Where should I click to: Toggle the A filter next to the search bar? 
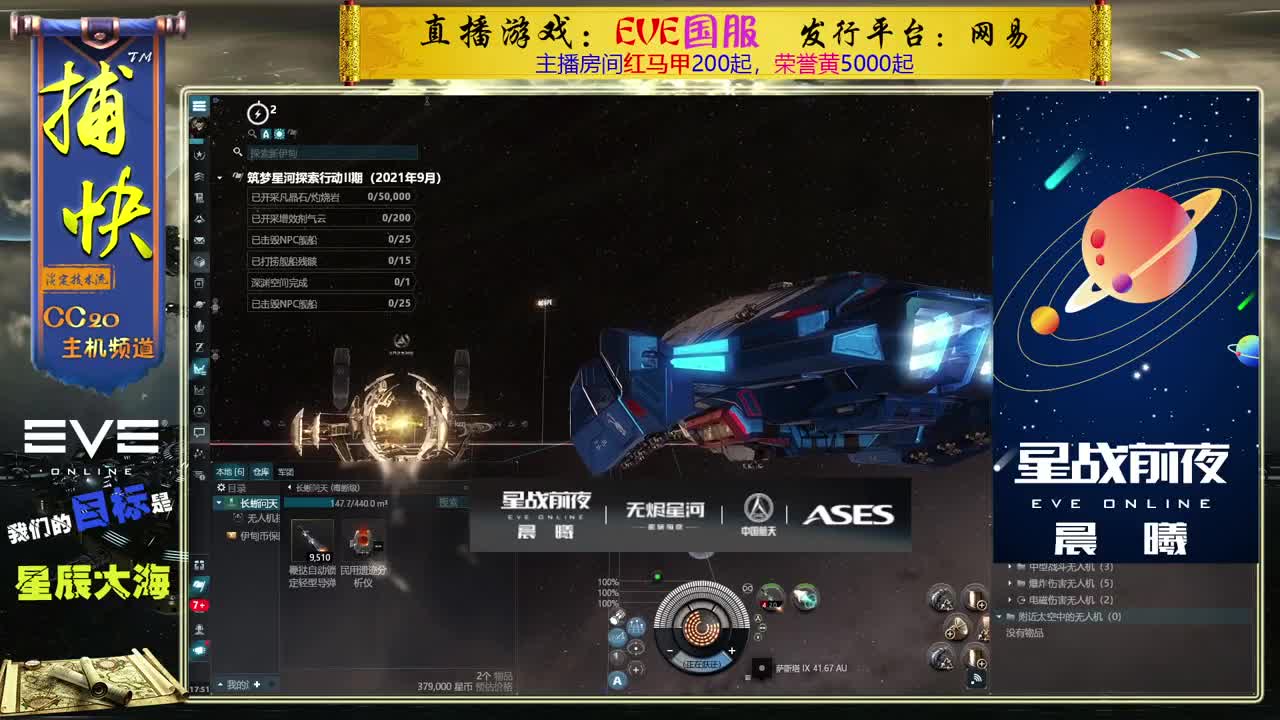pyautogui.click(x=265, y=133)
